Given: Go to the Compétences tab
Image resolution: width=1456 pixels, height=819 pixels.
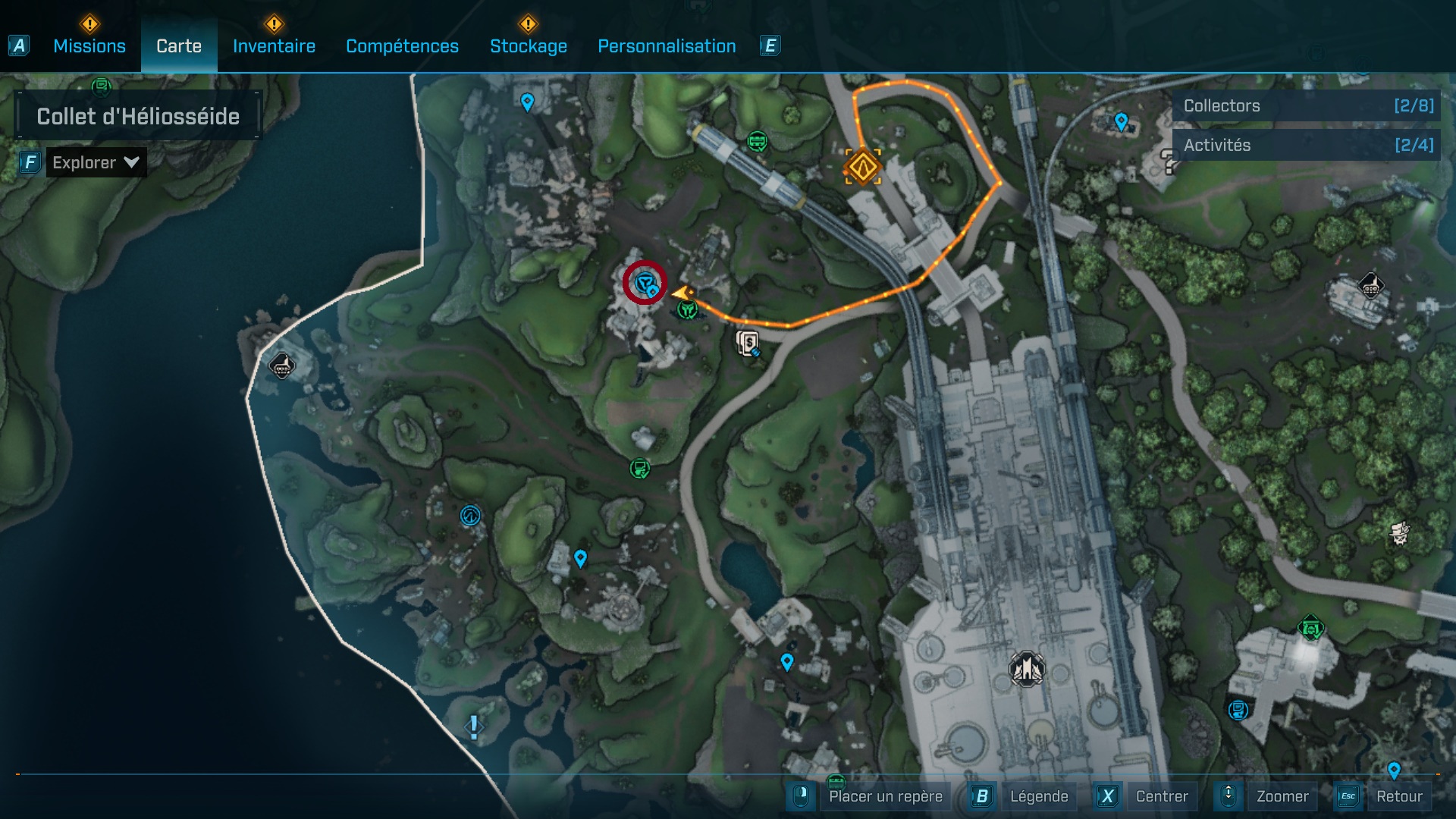Looking at the screenshot, I should [402, 46].
